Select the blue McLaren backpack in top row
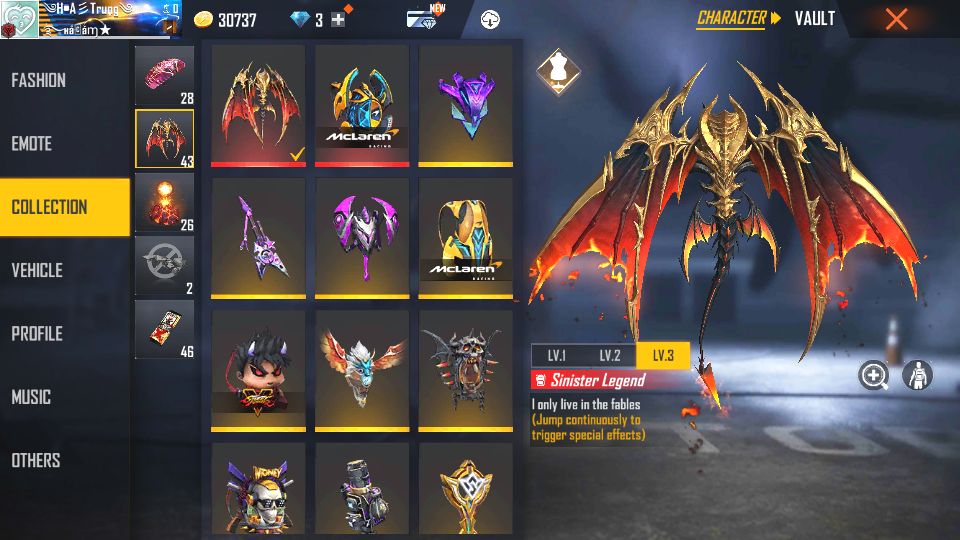960x540 pixels. point(362,103)
